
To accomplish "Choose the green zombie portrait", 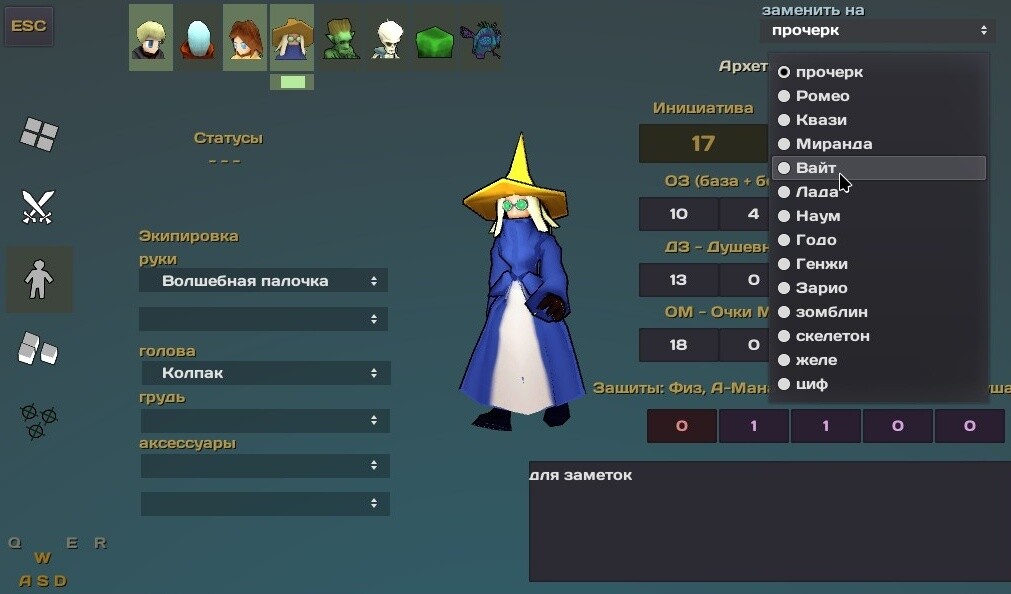I will pos(341,38).
